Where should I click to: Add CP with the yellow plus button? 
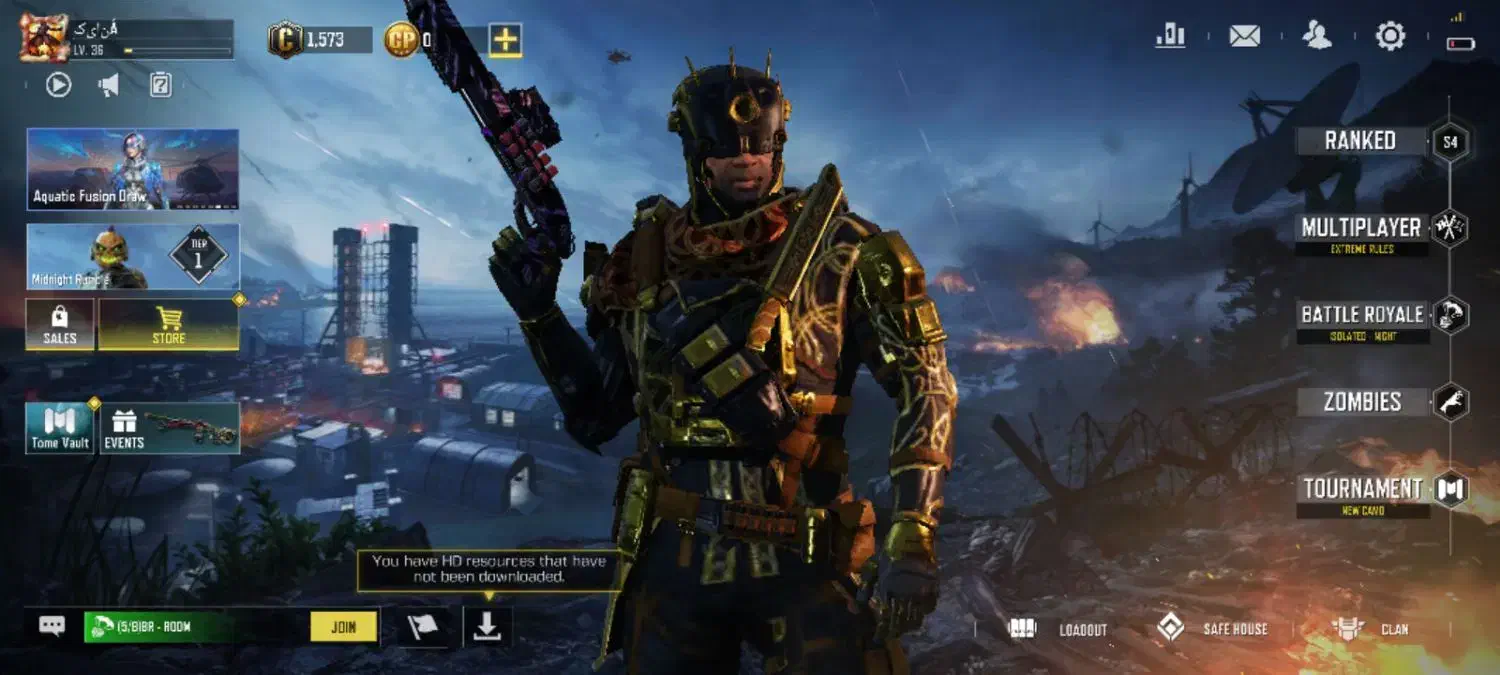505,40
